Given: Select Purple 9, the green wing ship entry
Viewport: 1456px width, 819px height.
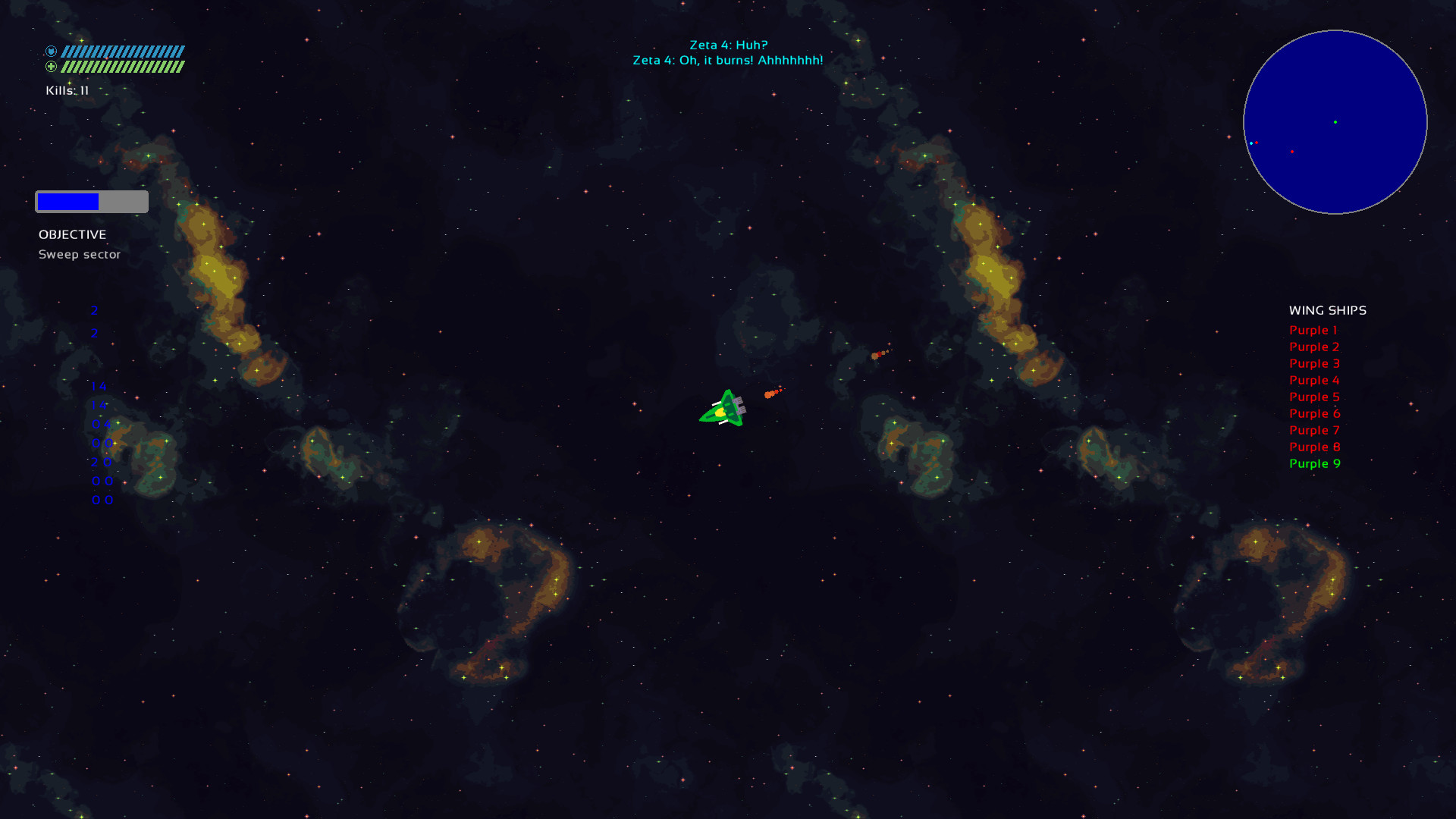Looking at the screenshot, I should click(1314, 463).
